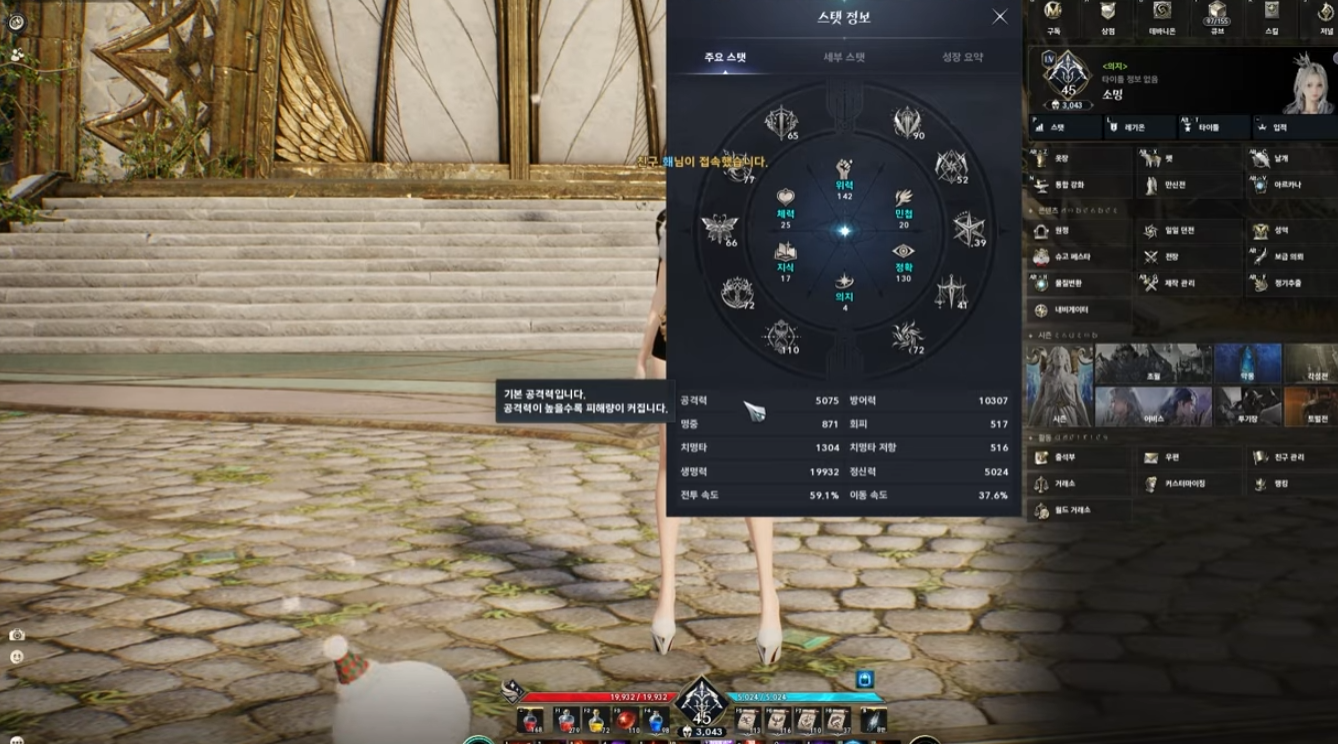Open the 거래소 trade menu
1338x744 pixels.
click(x=1059, y=484)
